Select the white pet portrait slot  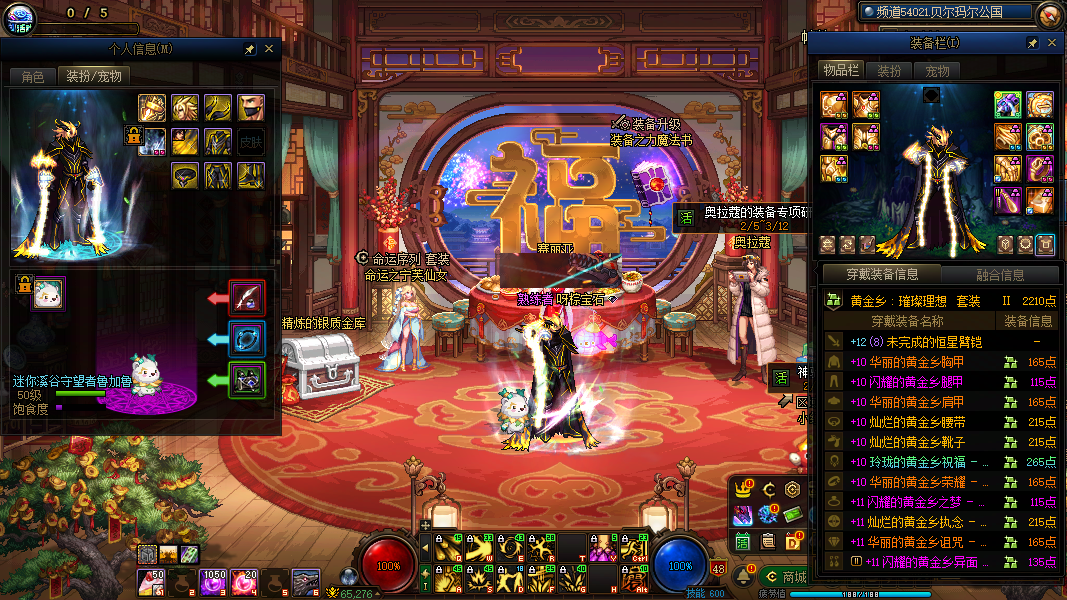click(x=48, y=294)
